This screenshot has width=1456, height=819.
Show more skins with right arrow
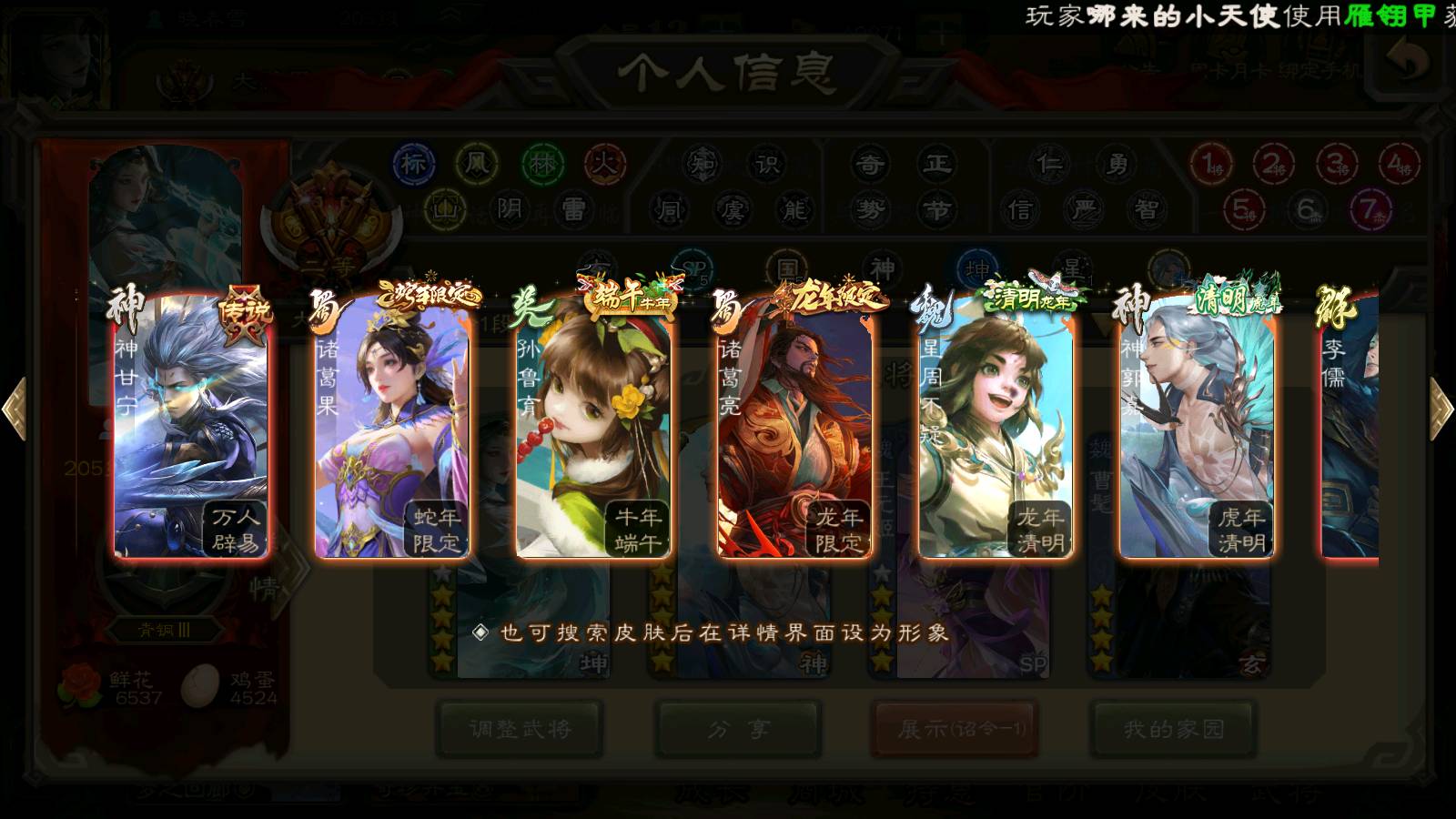pyautogui.click(x=1441, y=409)
